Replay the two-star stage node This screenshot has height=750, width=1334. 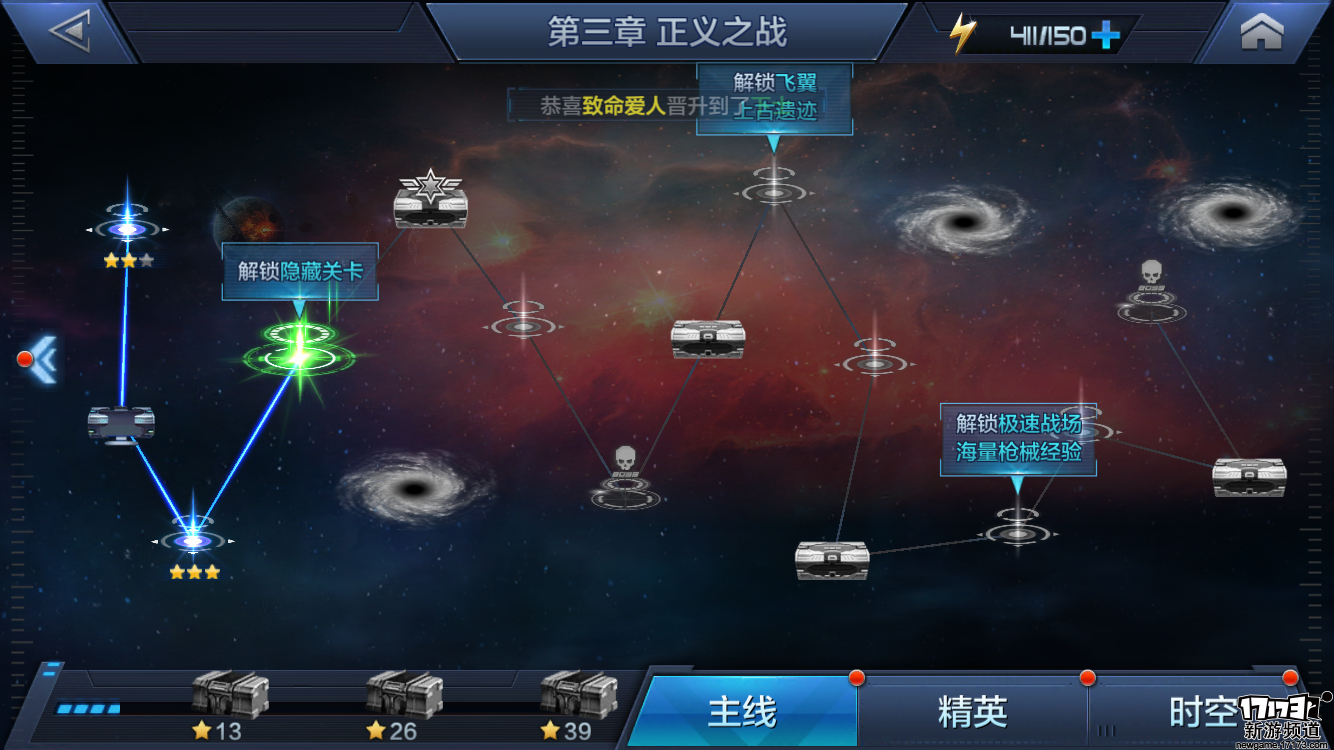tap(127, 229)
